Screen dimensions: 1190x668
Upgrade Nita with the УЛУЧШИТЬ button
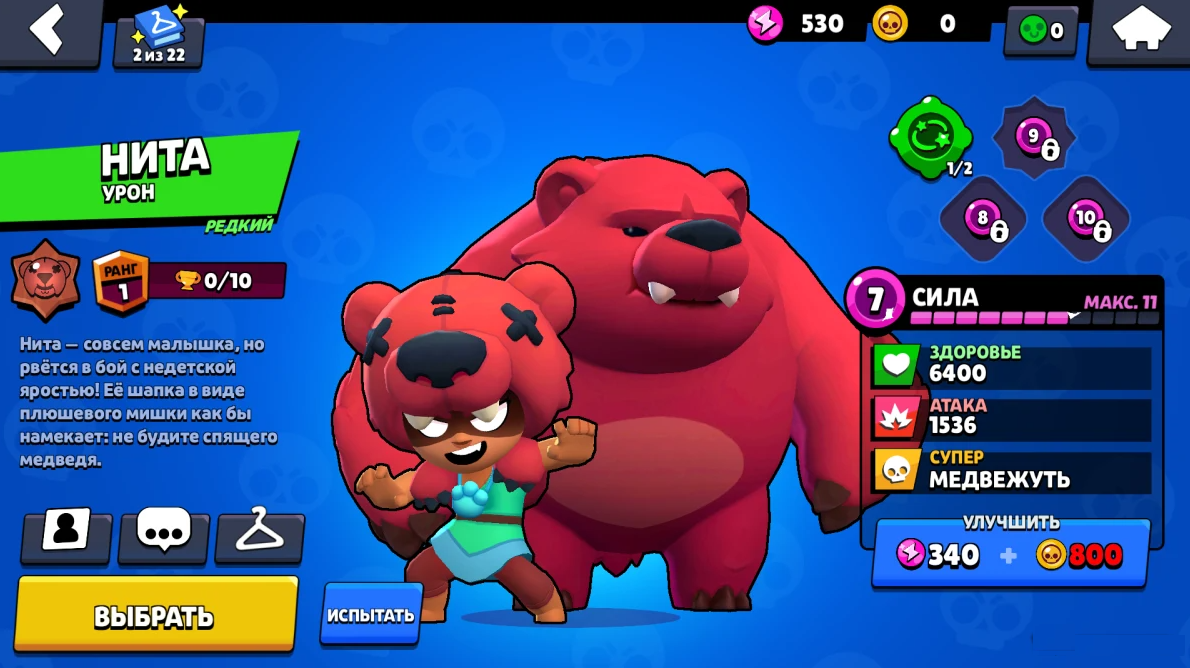1010,553
